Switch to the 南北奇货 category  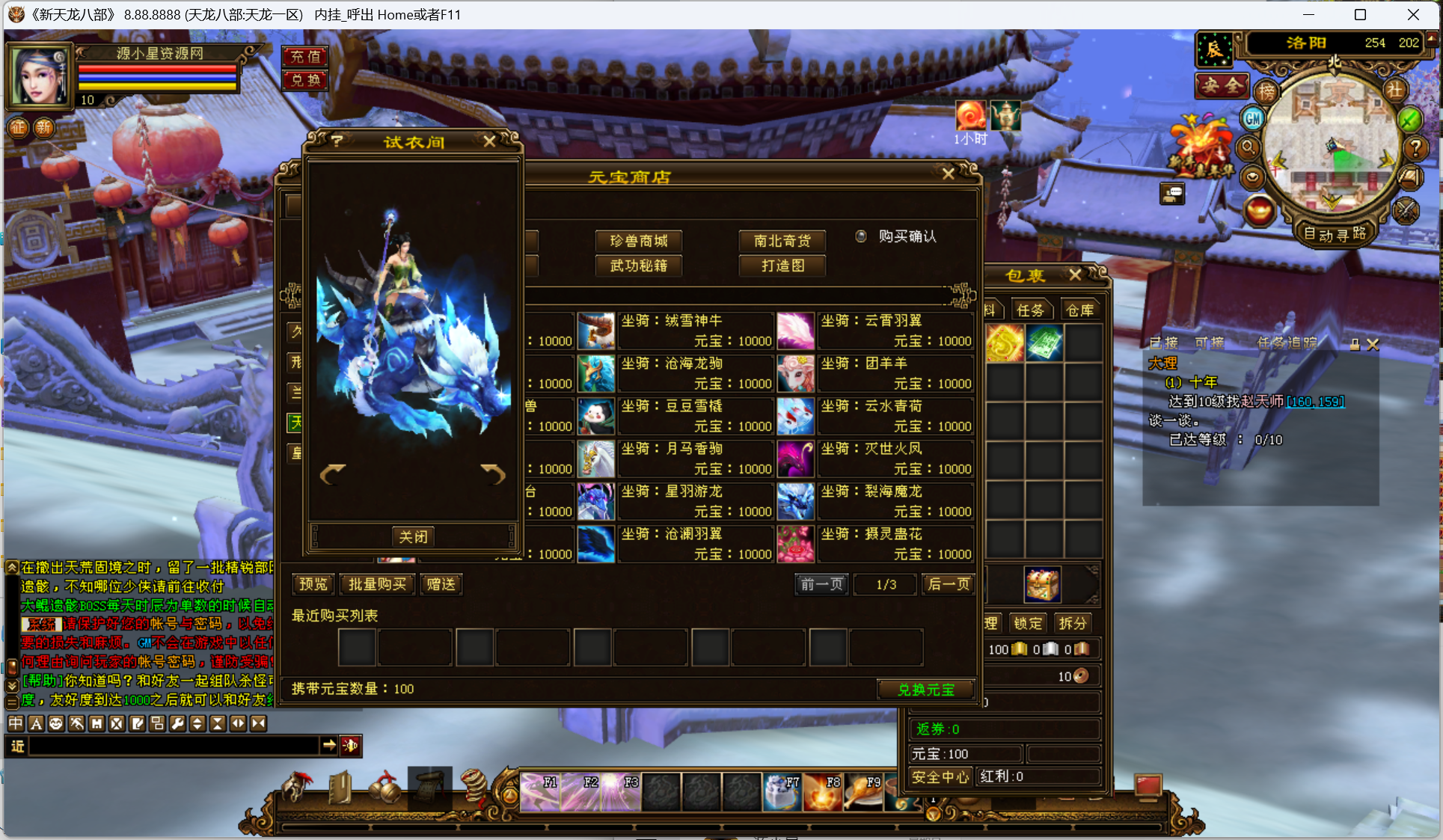coord(782,241)
